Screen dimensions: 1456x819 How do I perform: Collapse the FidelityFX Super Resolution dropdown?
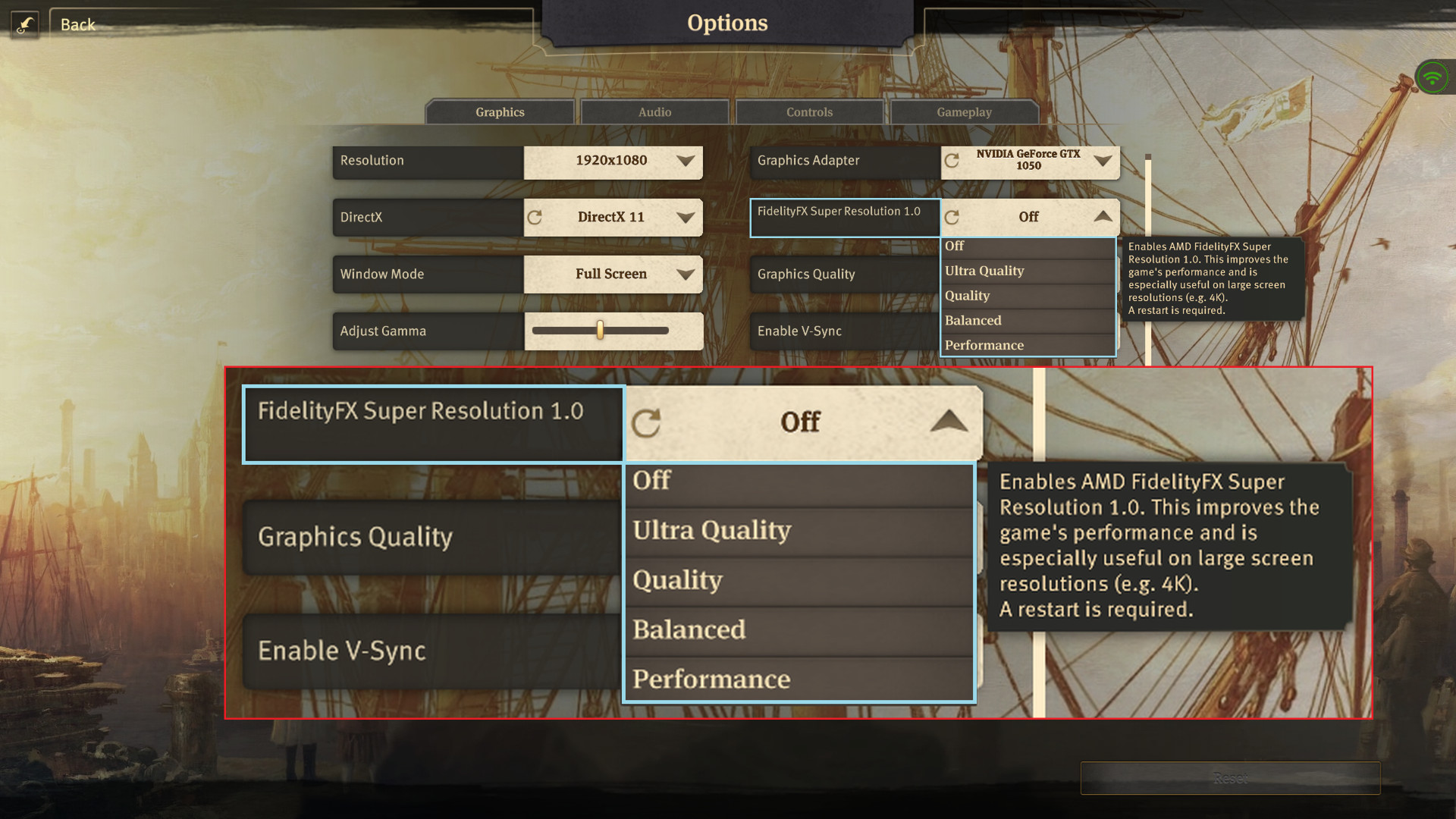[1103, 216]
